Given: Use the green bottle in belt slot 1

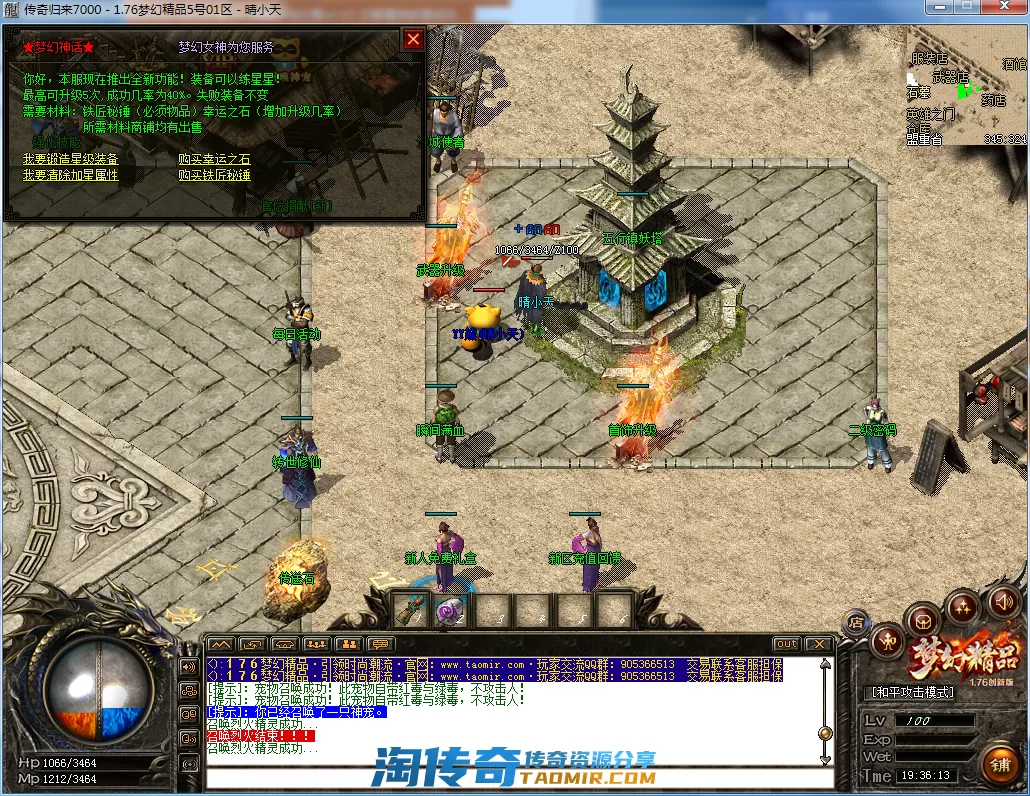Looking at the screenshot, I should pyautogui.click(x=410, y=609).
